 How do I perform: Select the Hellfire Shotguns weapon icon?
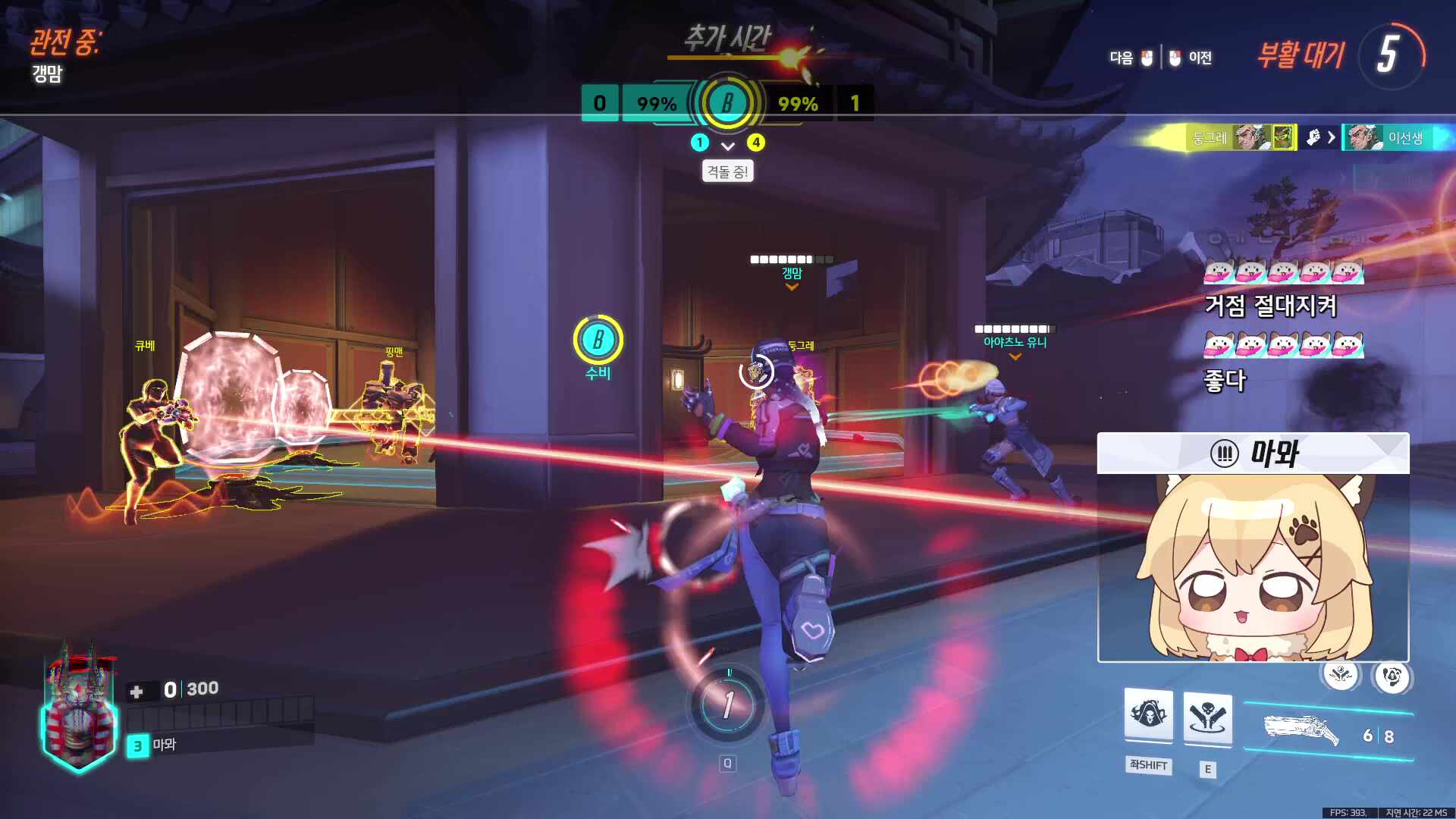(1301, 730)
